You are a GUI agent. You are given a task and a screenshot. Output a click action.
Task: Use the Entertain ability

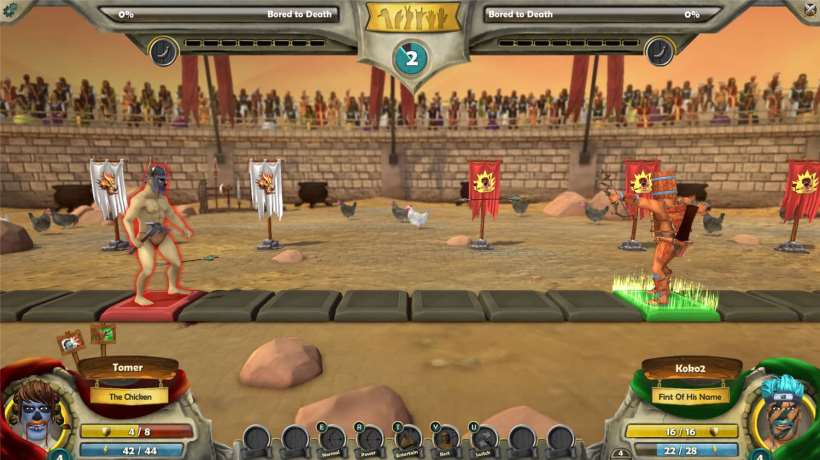408,439
